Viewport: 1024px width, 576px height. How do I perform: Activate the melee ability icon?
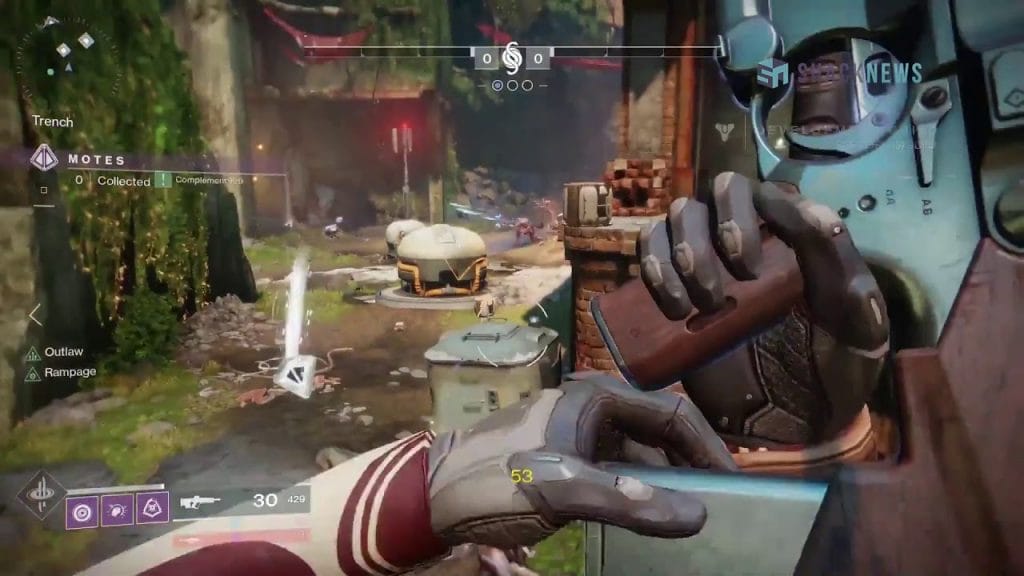point(117,511)
